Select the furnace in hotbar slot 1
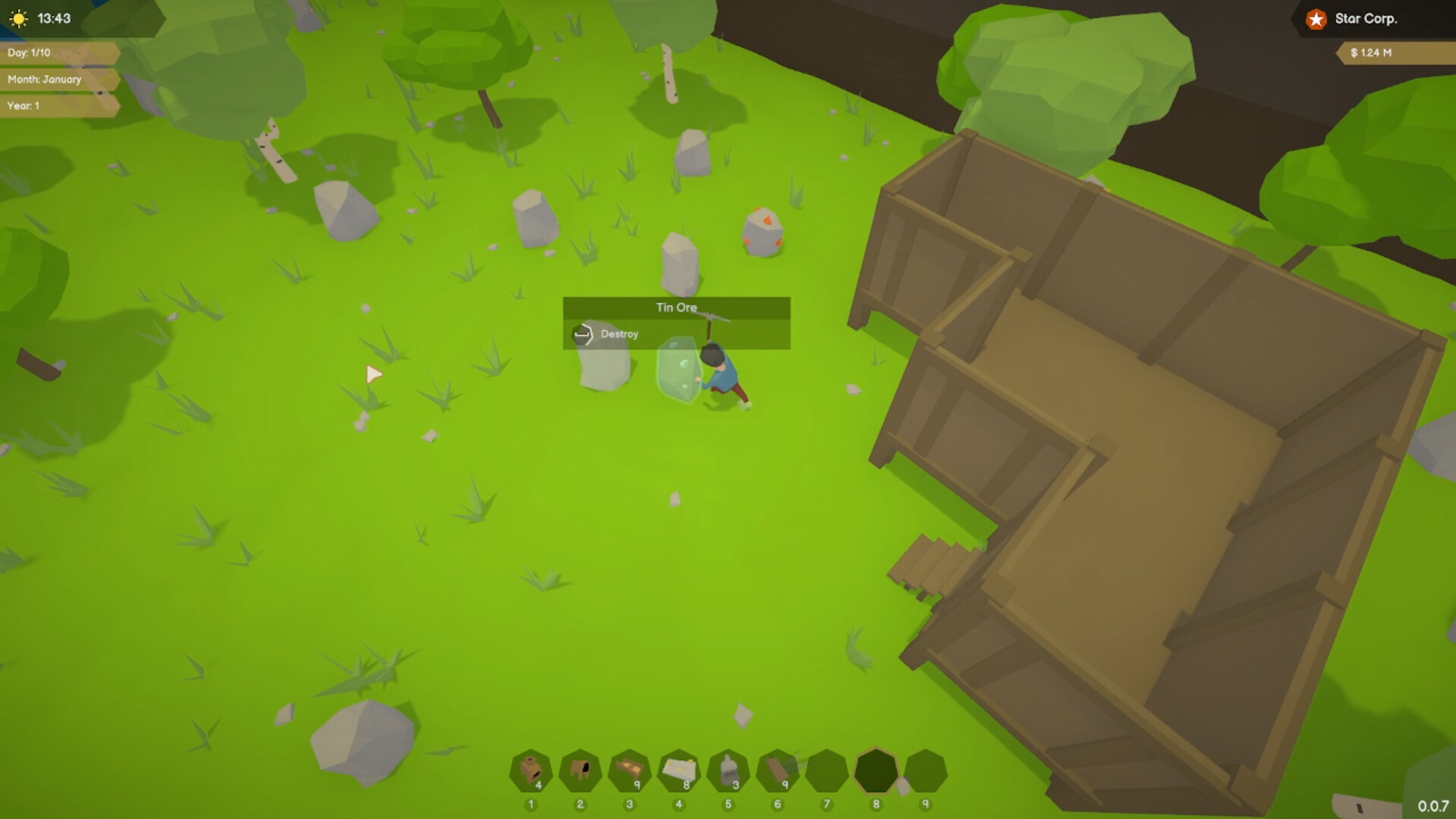The width and height of the screenshot is (1456, 819). [530, 768]
